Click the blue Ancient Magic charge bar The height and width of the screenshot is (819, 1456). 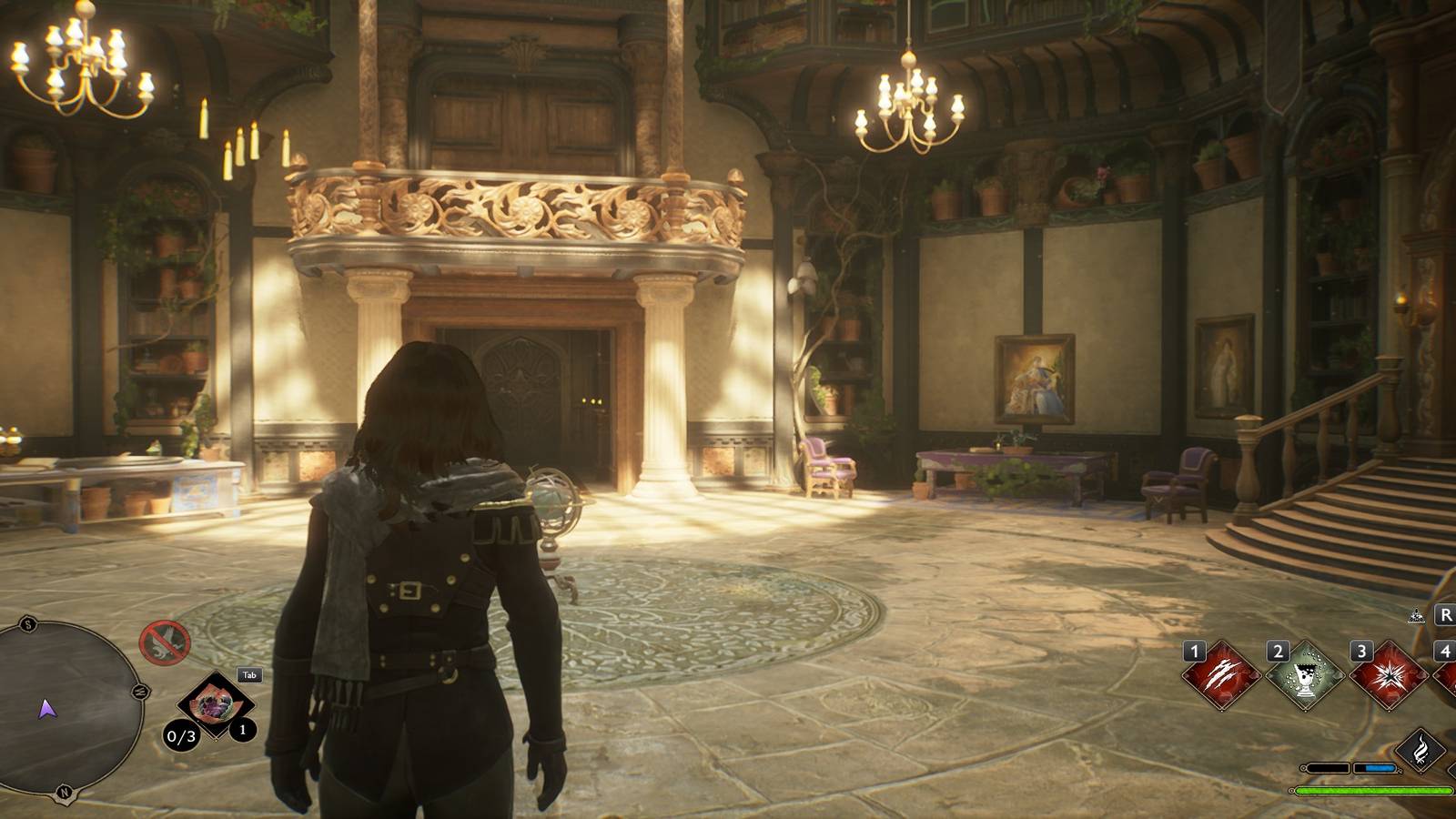(1380, 768)
